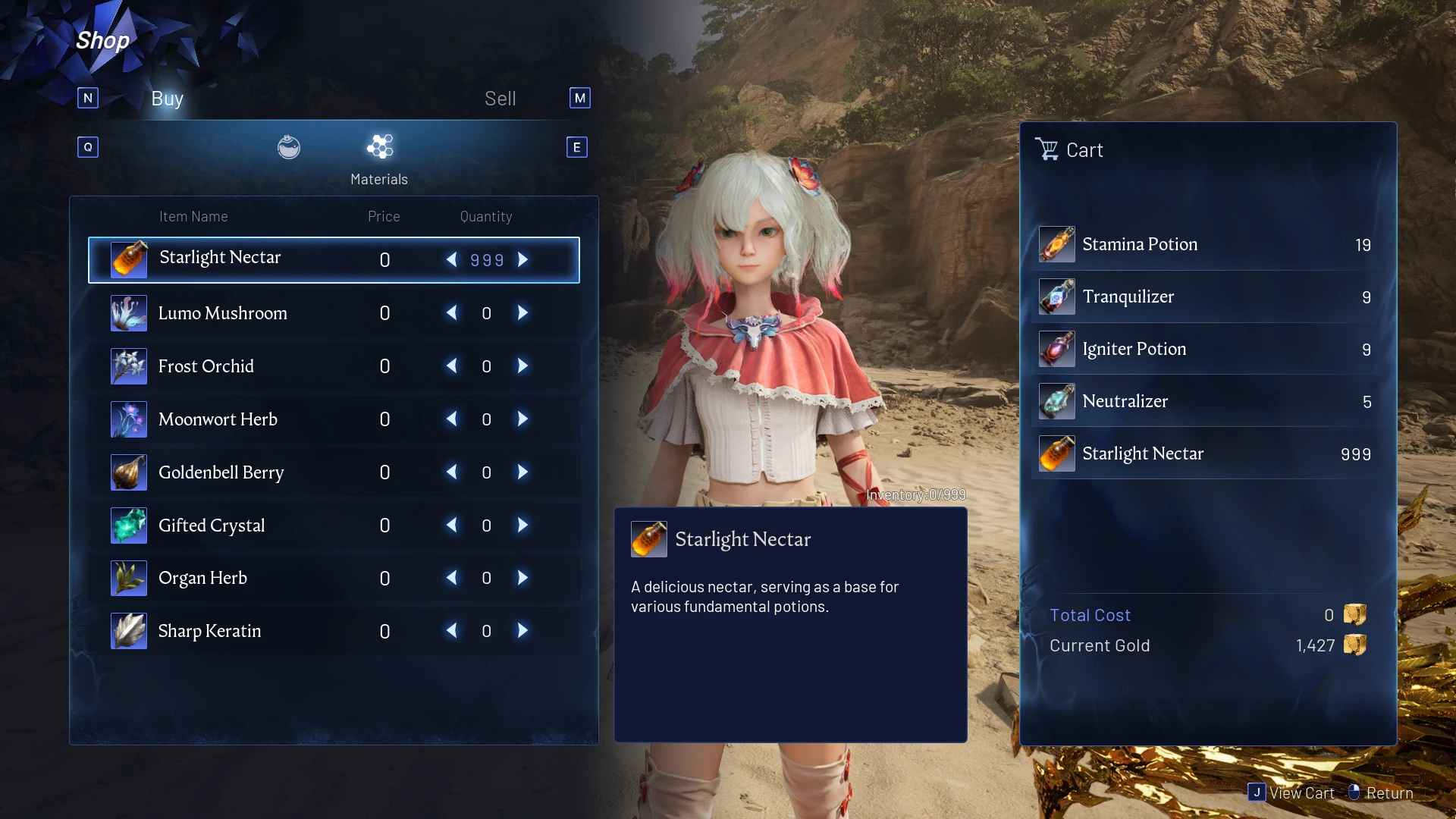
Task: Open the Buy tab
Action: tap(167, 99)
